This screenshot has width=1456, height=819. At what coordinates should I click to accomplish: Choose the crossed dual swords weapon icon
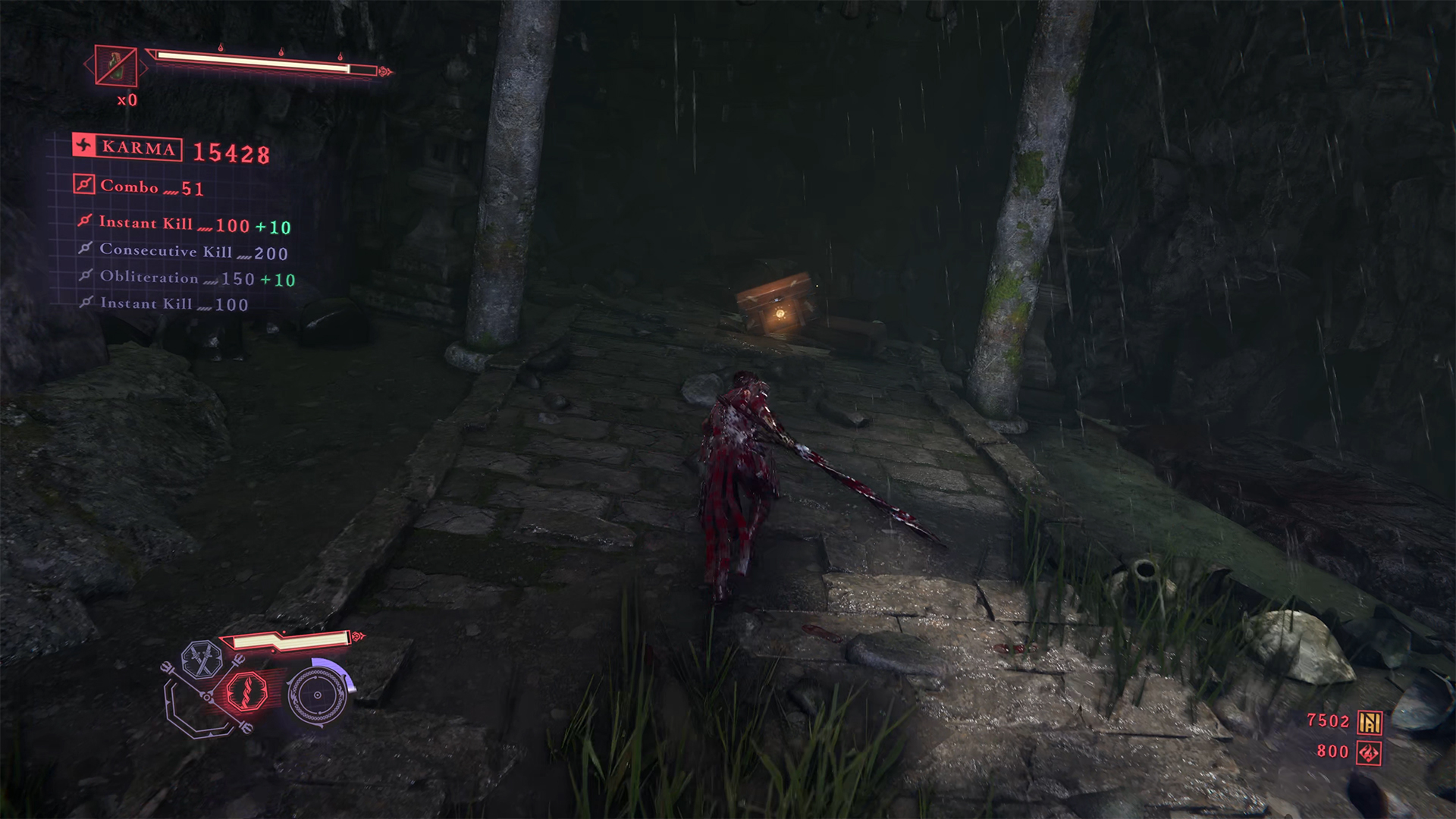[x=201, y=659]
